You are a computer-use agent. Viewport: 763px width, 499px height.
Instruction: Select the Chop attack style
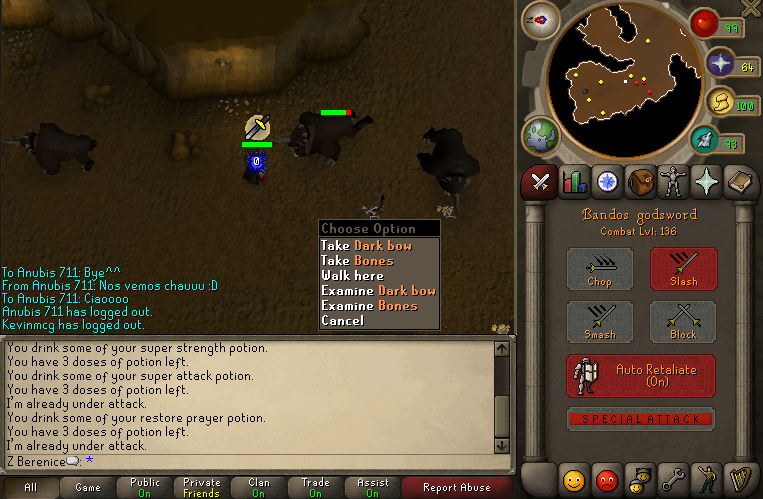coord(600,269)
